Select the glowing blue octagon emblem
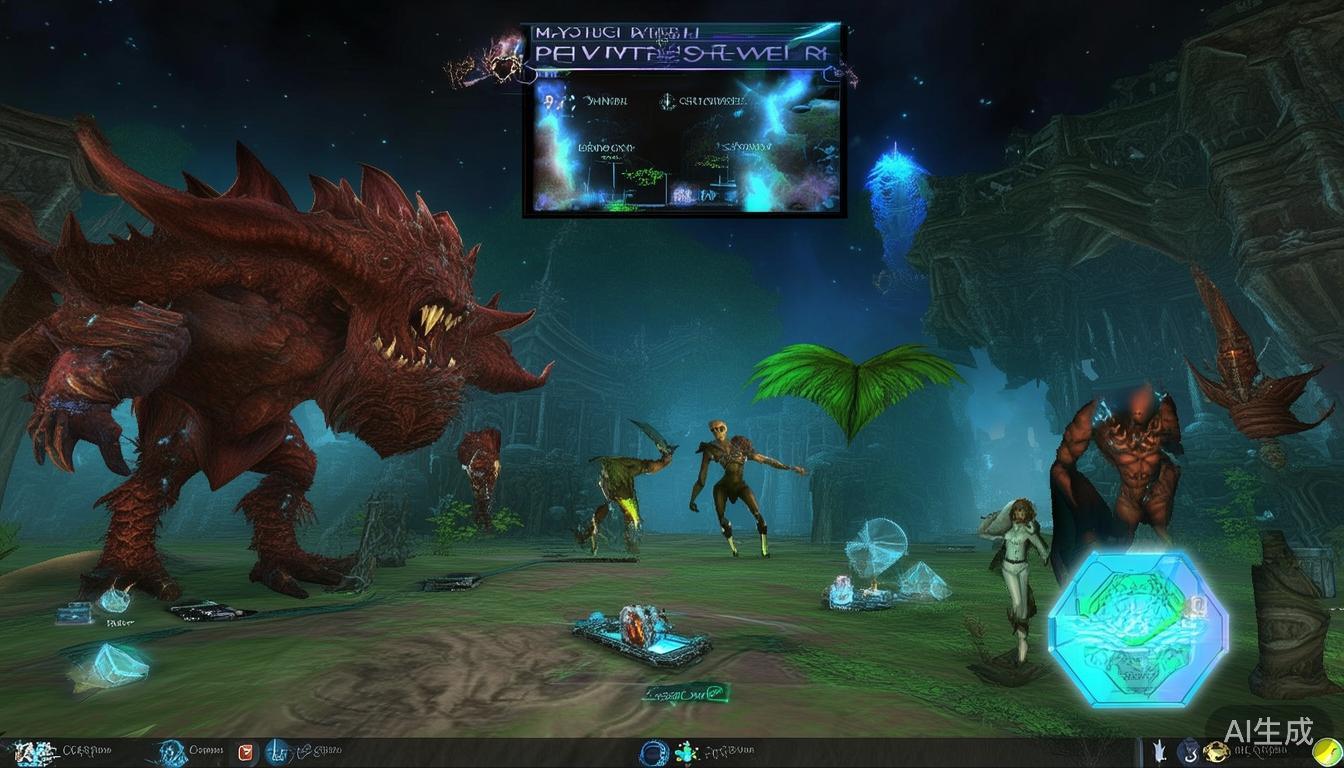1344x768 pixels. click(x=1136, y=626)
